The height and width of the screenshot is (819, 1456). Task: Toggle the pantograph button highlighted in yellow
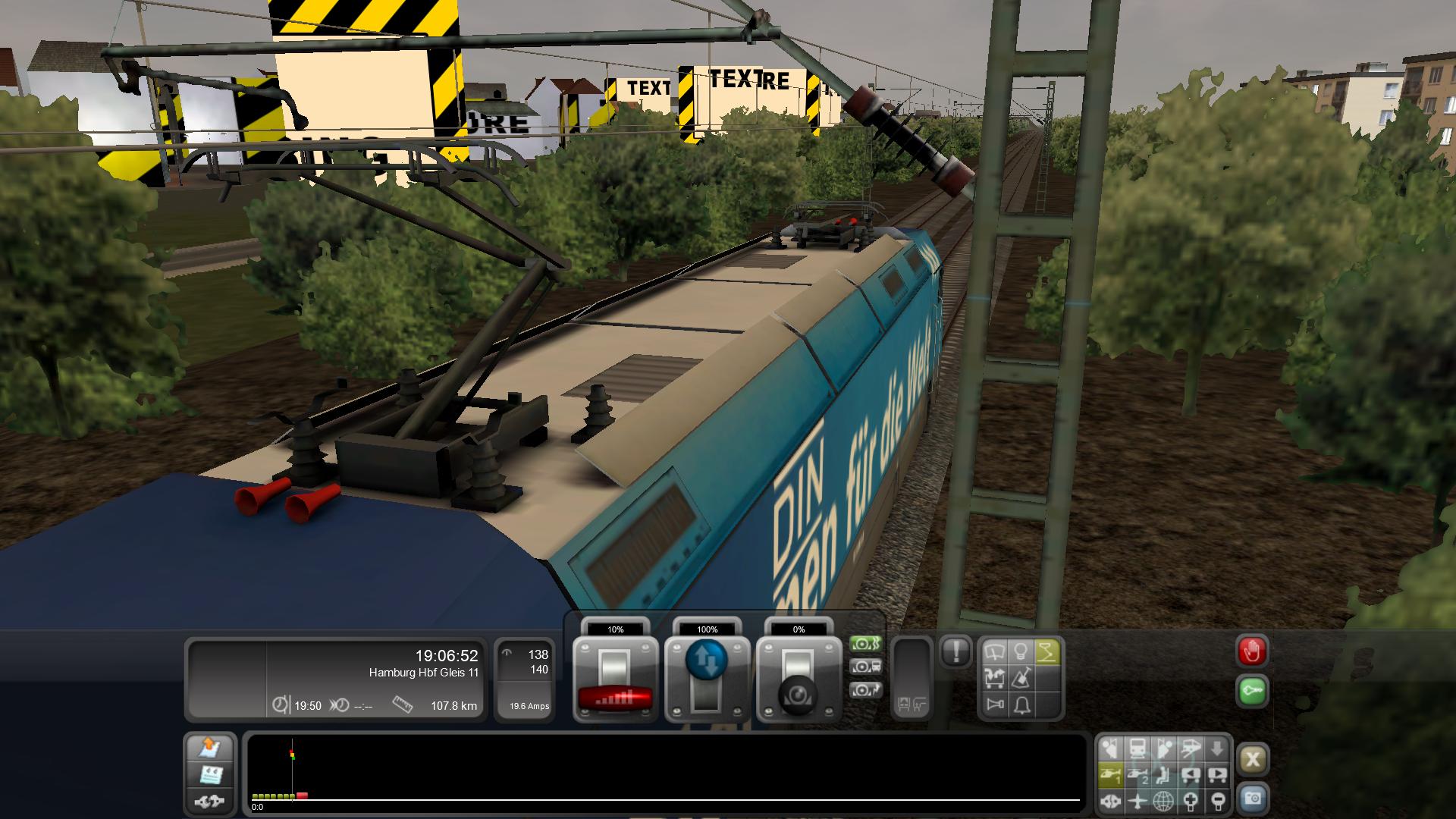pos(1046,652)
